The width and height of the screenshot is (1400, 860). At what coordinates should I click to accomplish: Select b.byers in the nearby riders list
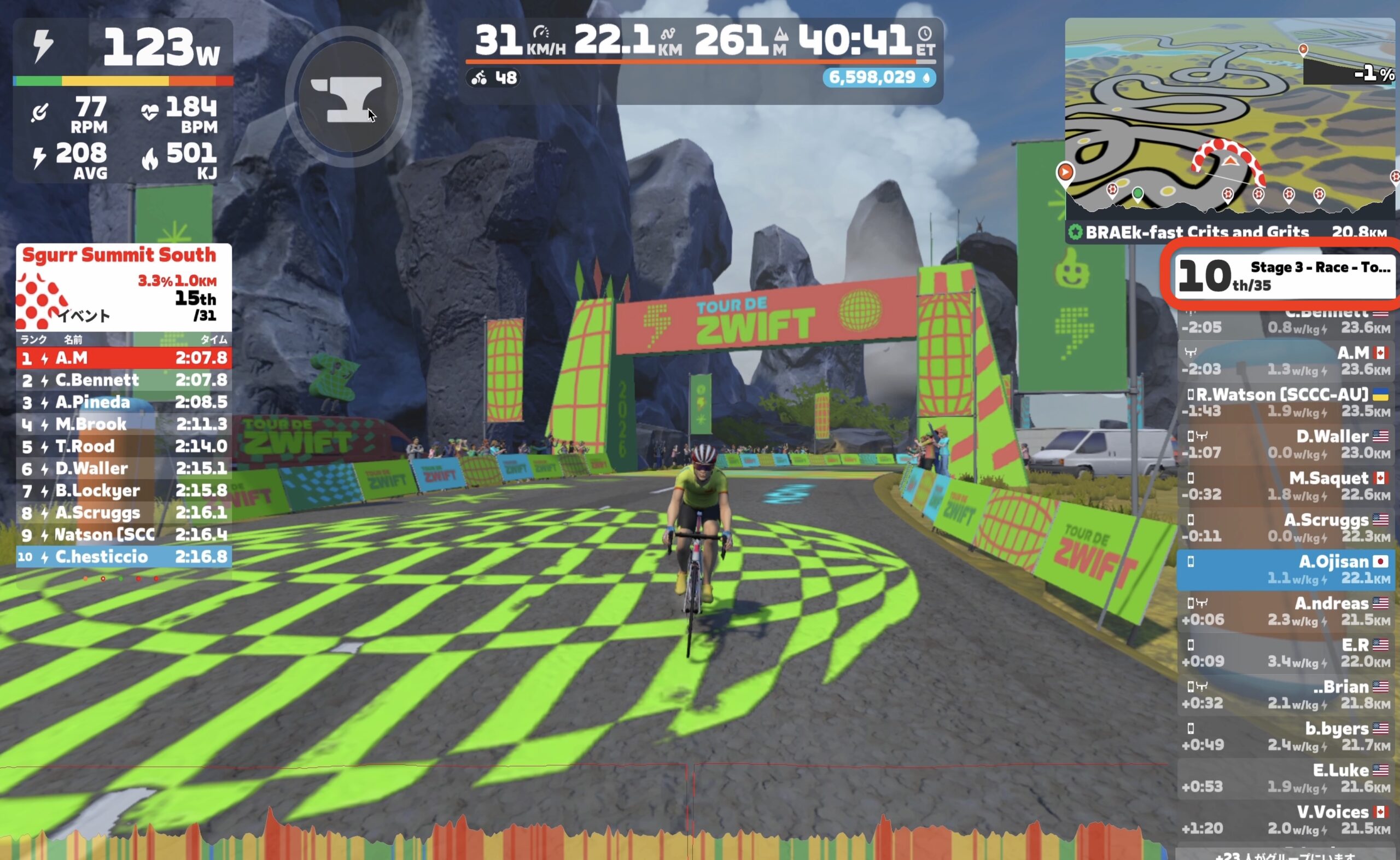pos(1285,736)
